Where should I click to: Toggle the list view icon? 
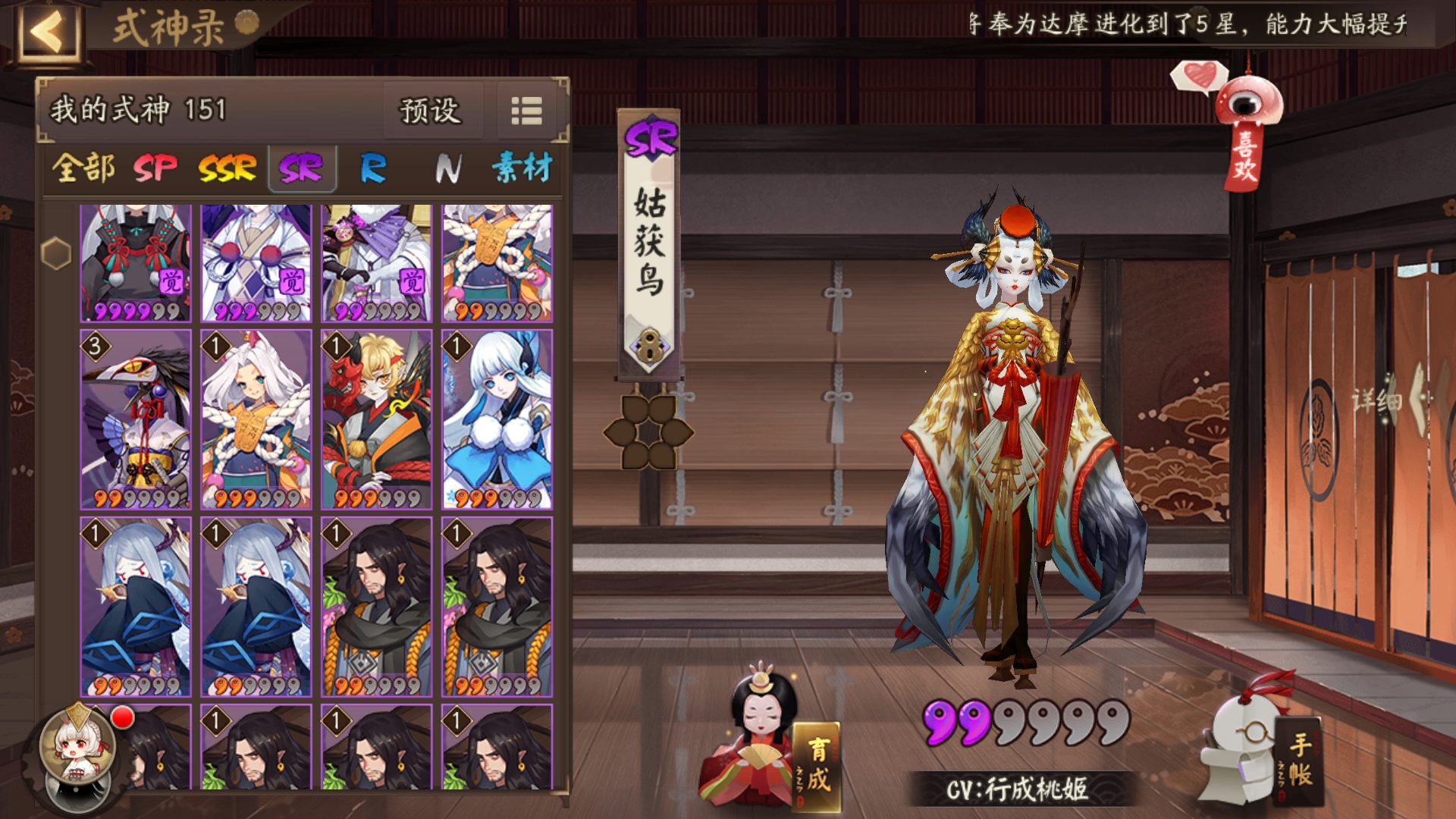526,111
